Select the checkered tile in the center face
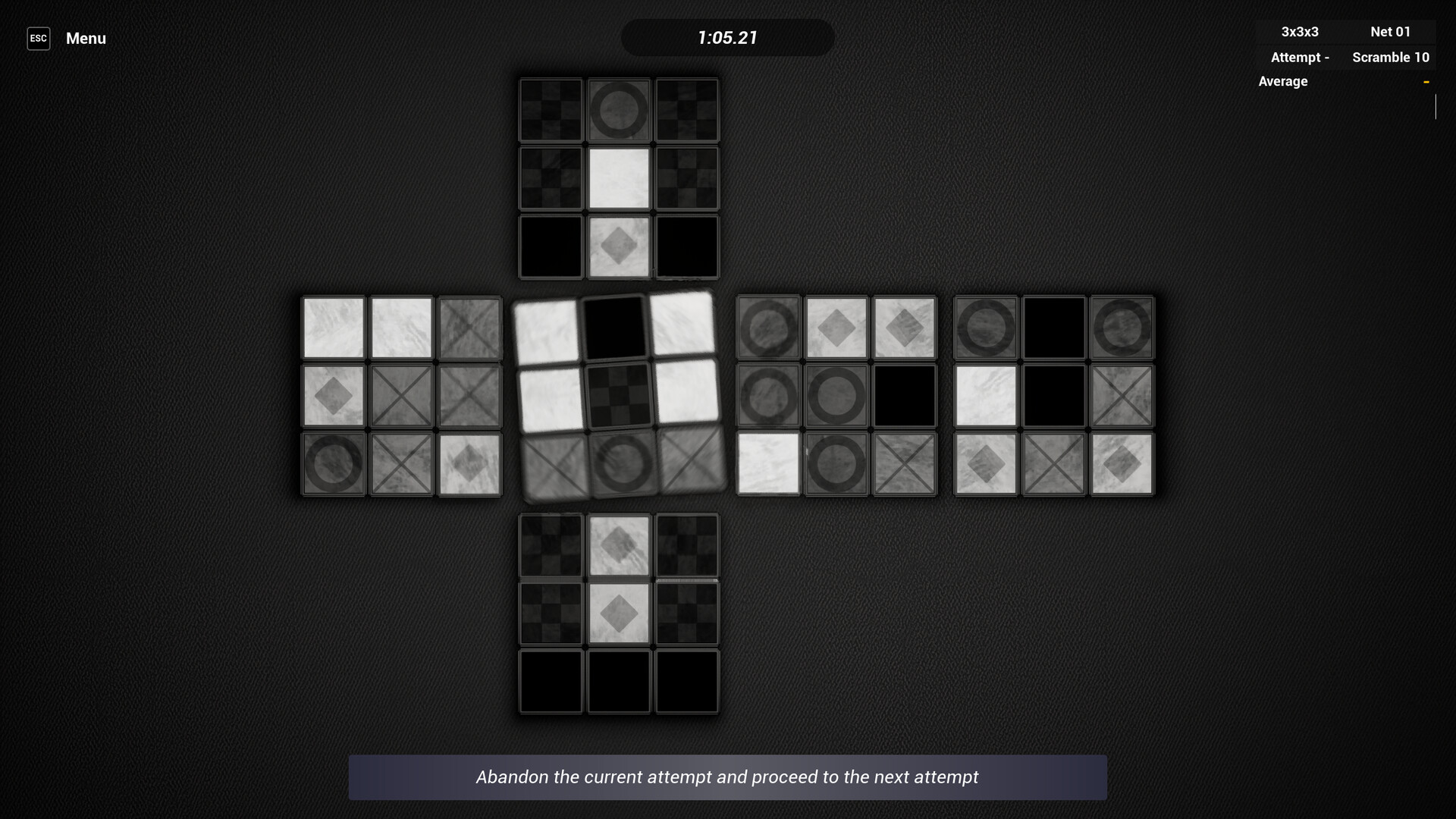 pyautogui.click(x=620, y=394)
